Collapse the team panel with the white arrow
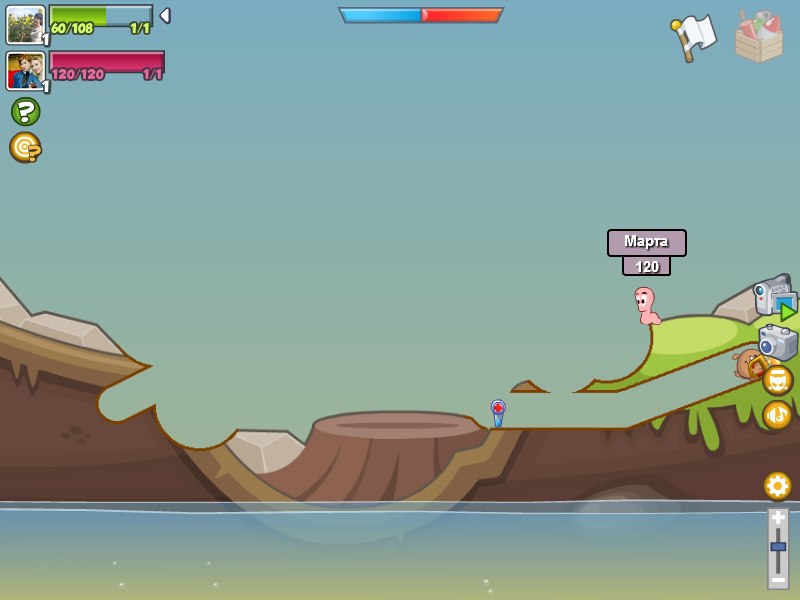The height and width of the screenshot is (600, 800). pyautogui.click(x=165, y=15)
